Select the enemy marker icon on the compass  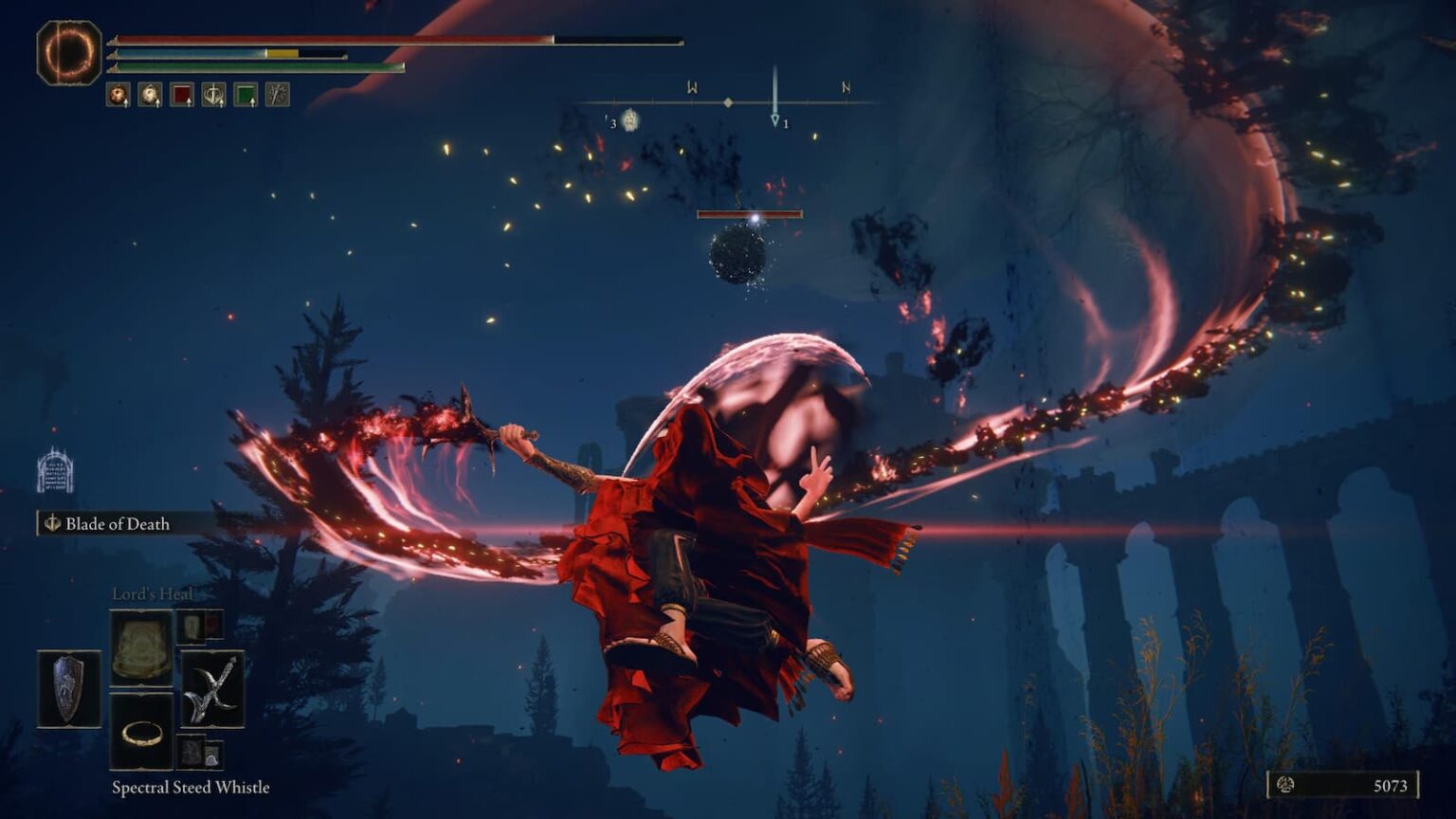[630, 120]
